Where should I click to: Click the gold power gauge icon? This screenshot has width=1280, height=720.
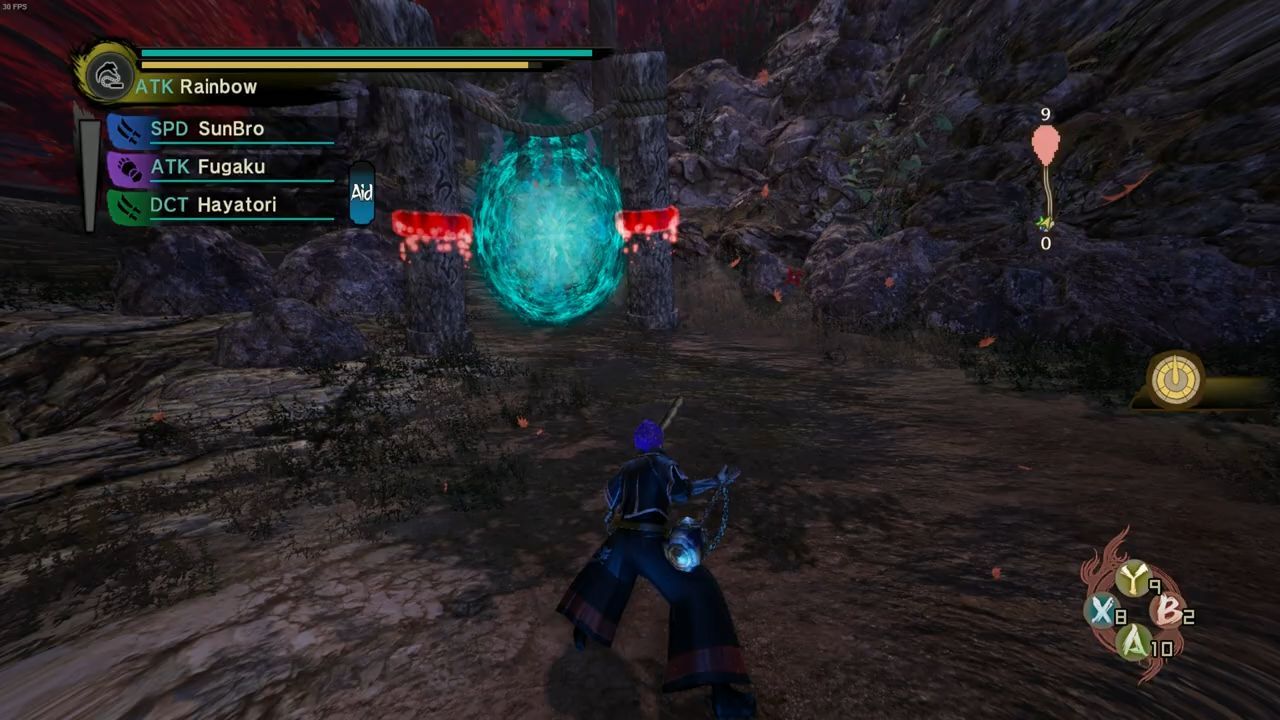point(1175,380)
